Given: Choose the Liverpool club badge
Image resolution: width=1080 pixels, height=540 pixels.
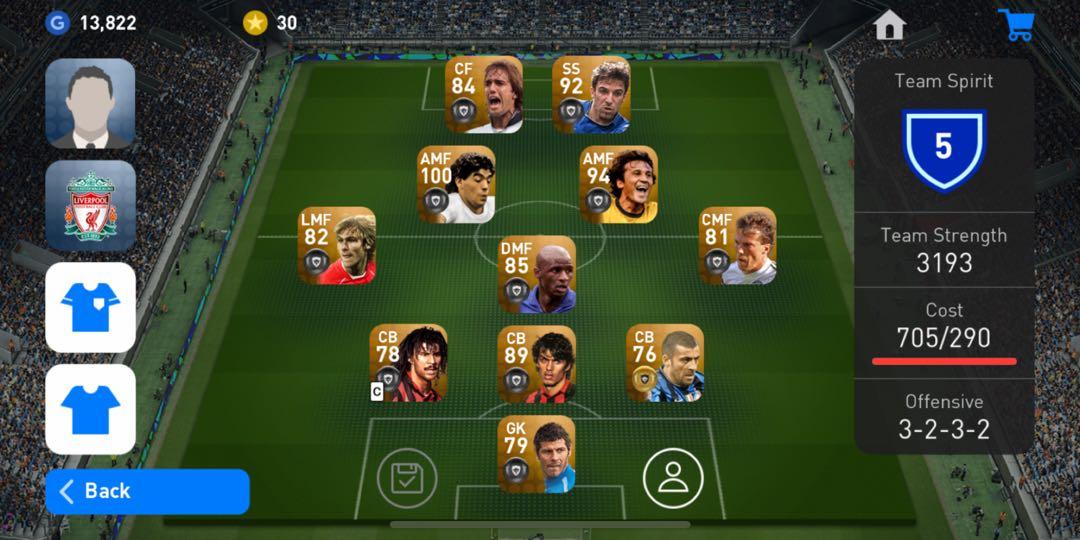Looking at the screenshot, I should point(90,205).
